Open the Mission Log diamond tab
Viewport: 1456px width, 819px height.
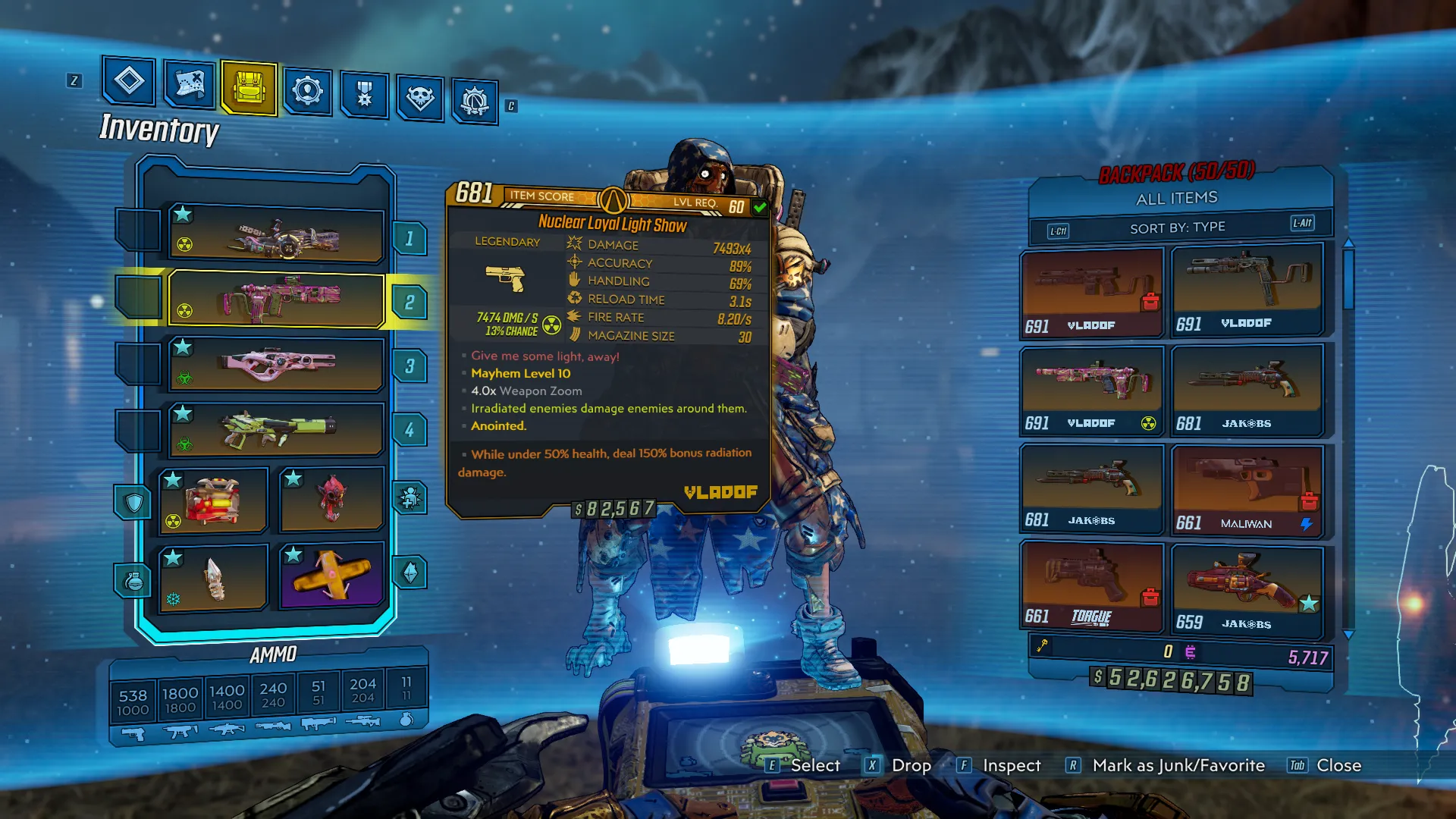pyautogui.click(x=129, y=80)
